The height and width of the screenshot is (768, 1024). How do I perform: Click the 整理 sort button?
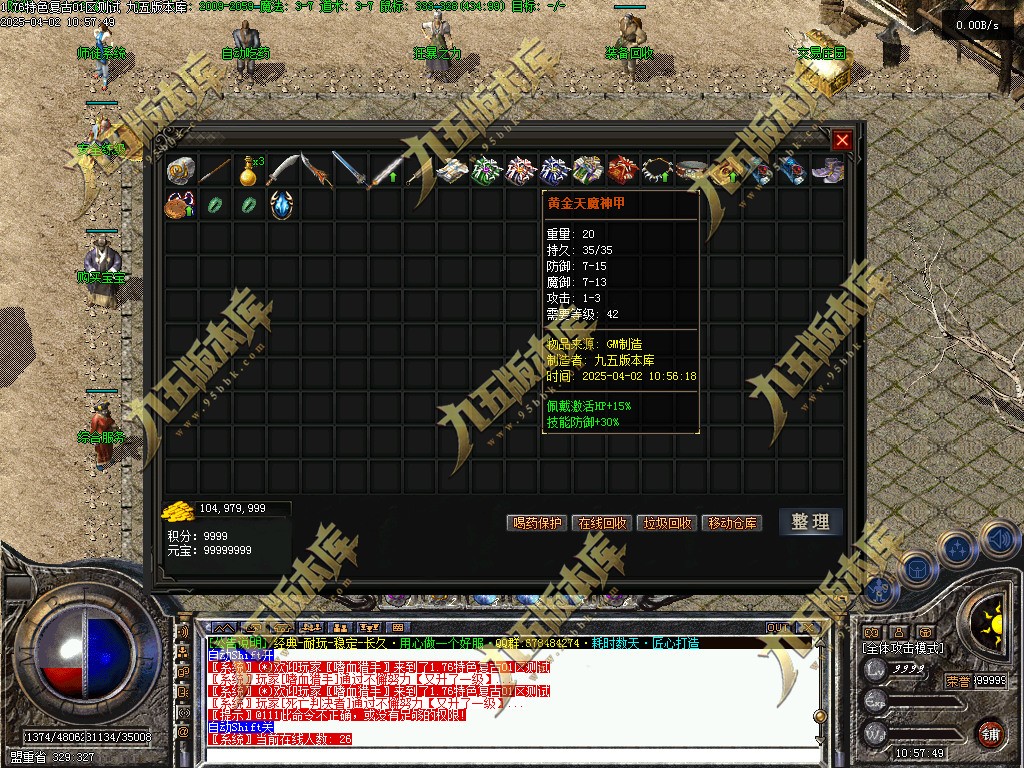pyautogui.click(x=810, y=522)
